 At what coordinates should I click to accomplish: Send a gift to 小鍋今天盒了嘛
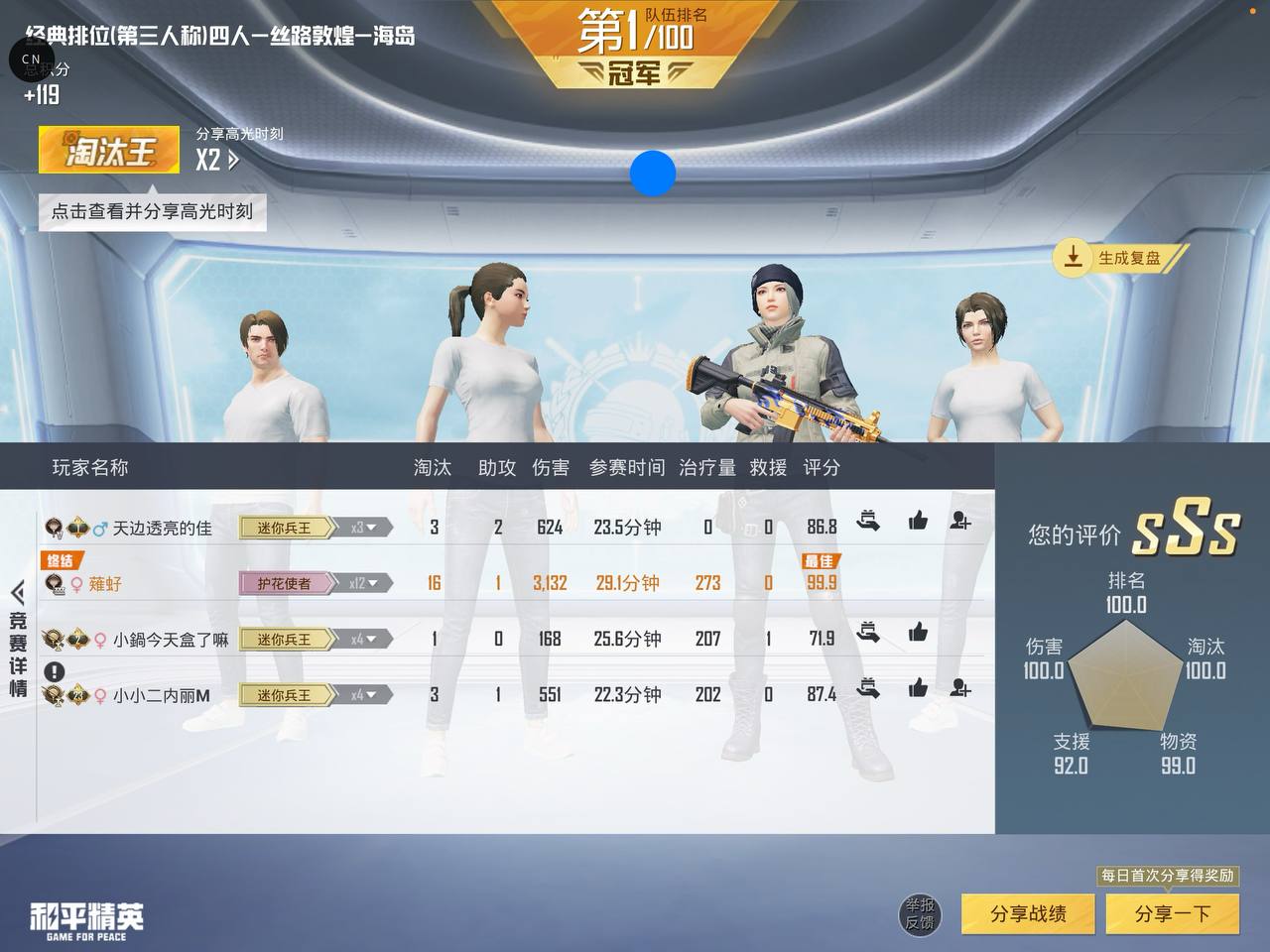tap(868, 632)
